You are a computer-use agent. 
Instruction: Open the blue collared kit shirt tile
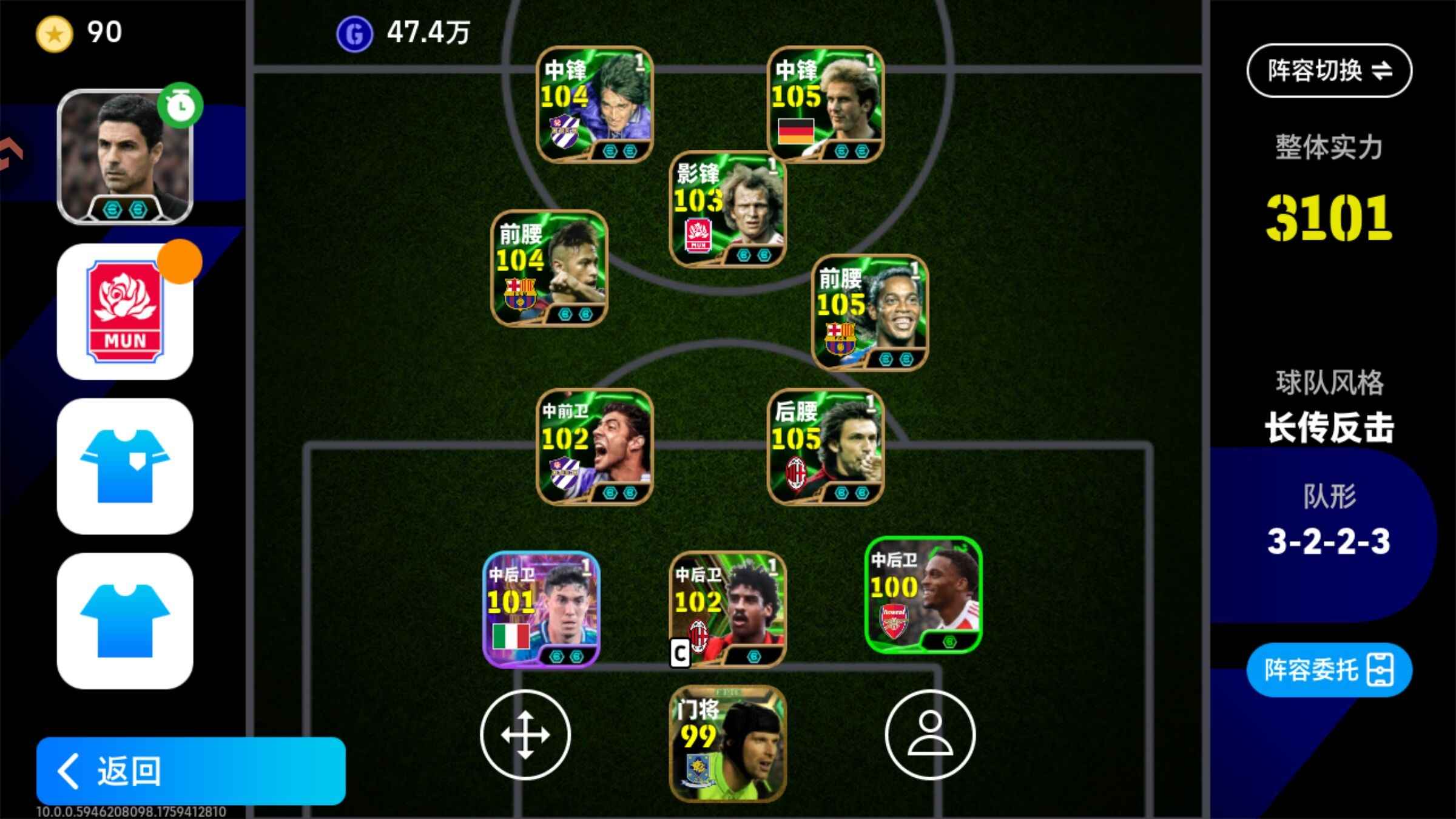click(x=125, y=466)
